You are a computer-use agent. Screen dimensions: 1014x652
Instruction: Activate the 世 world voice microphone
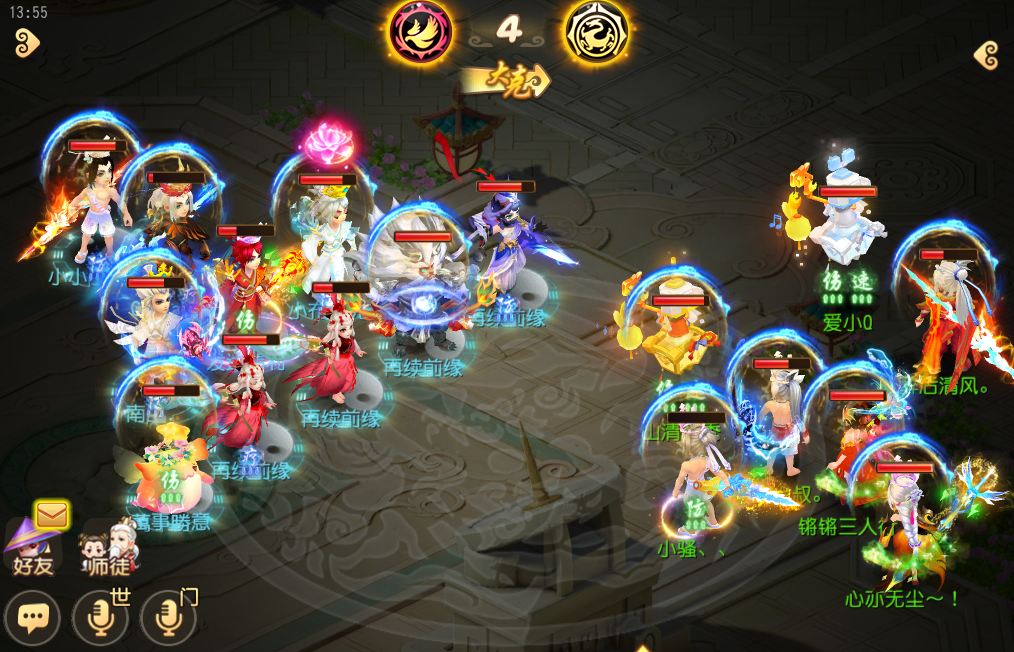pyautogui.click(x=100, y=617)
